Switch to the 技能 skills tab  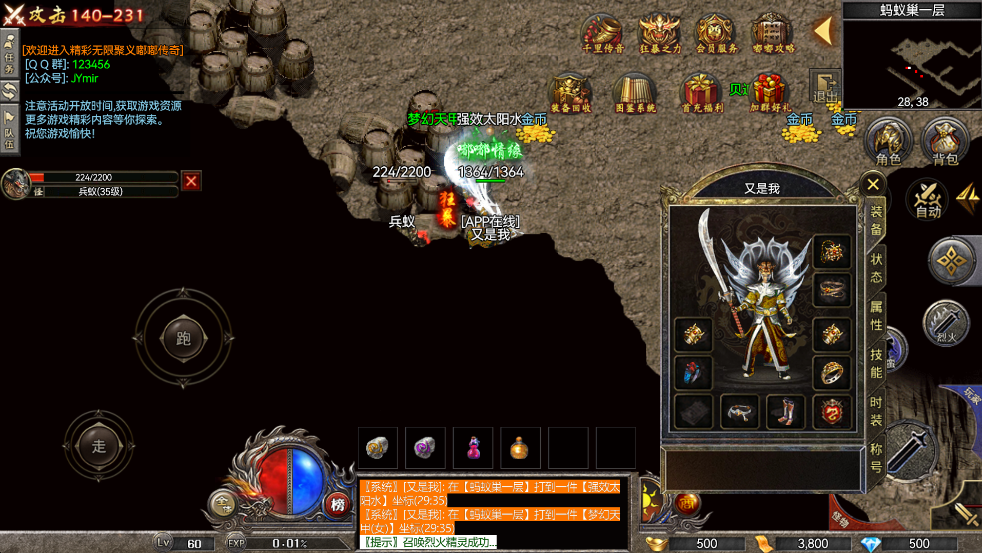click(875, 363)
